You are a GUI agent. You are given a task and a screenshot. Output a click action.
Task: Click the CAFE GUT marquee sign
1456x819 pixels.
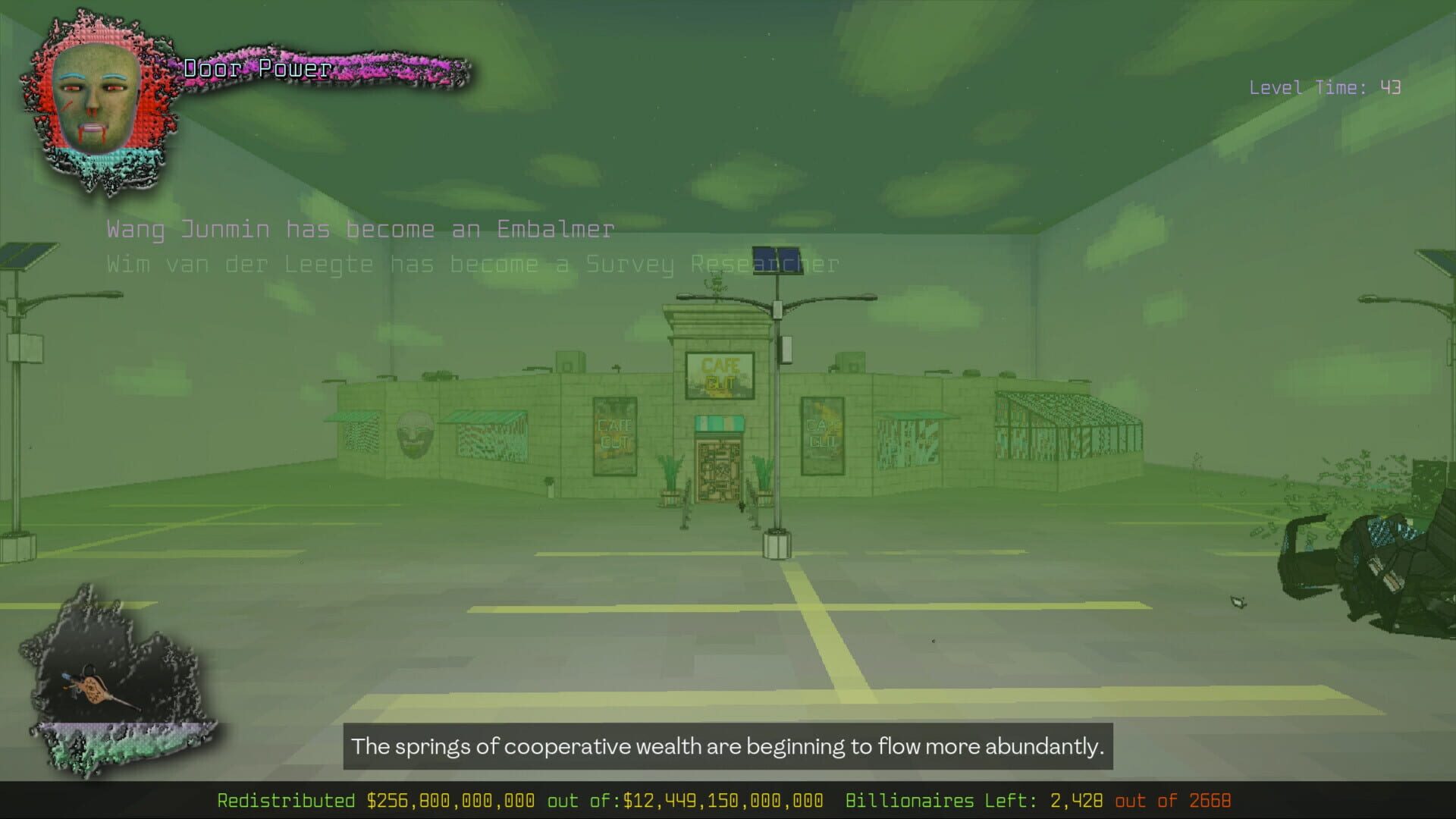720,375
